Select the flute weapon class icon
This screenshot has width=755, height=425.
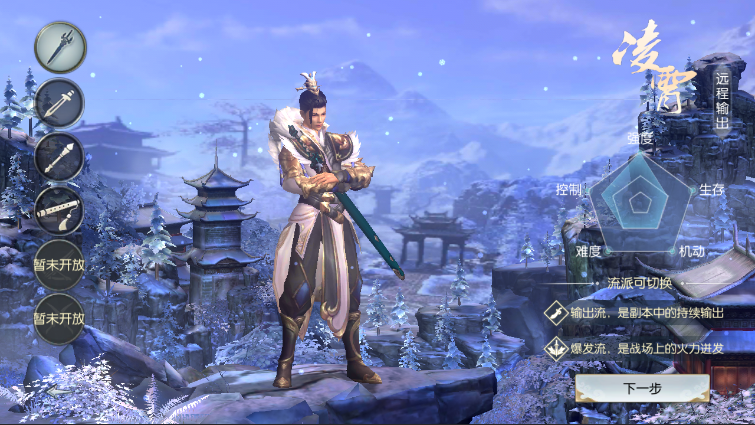click(x=60, y=210)
